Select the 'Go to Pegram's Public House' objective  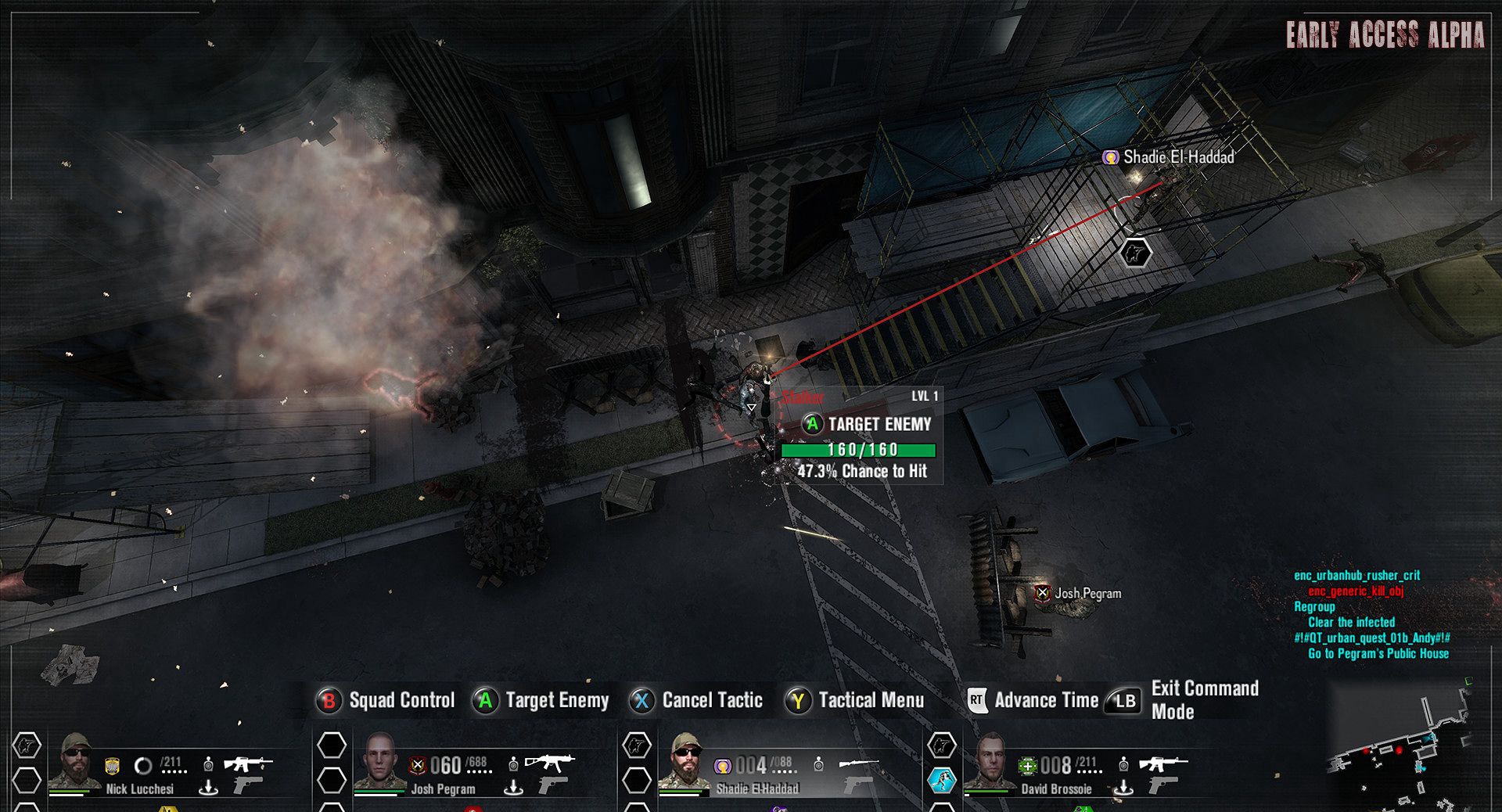pos(1378,654)
